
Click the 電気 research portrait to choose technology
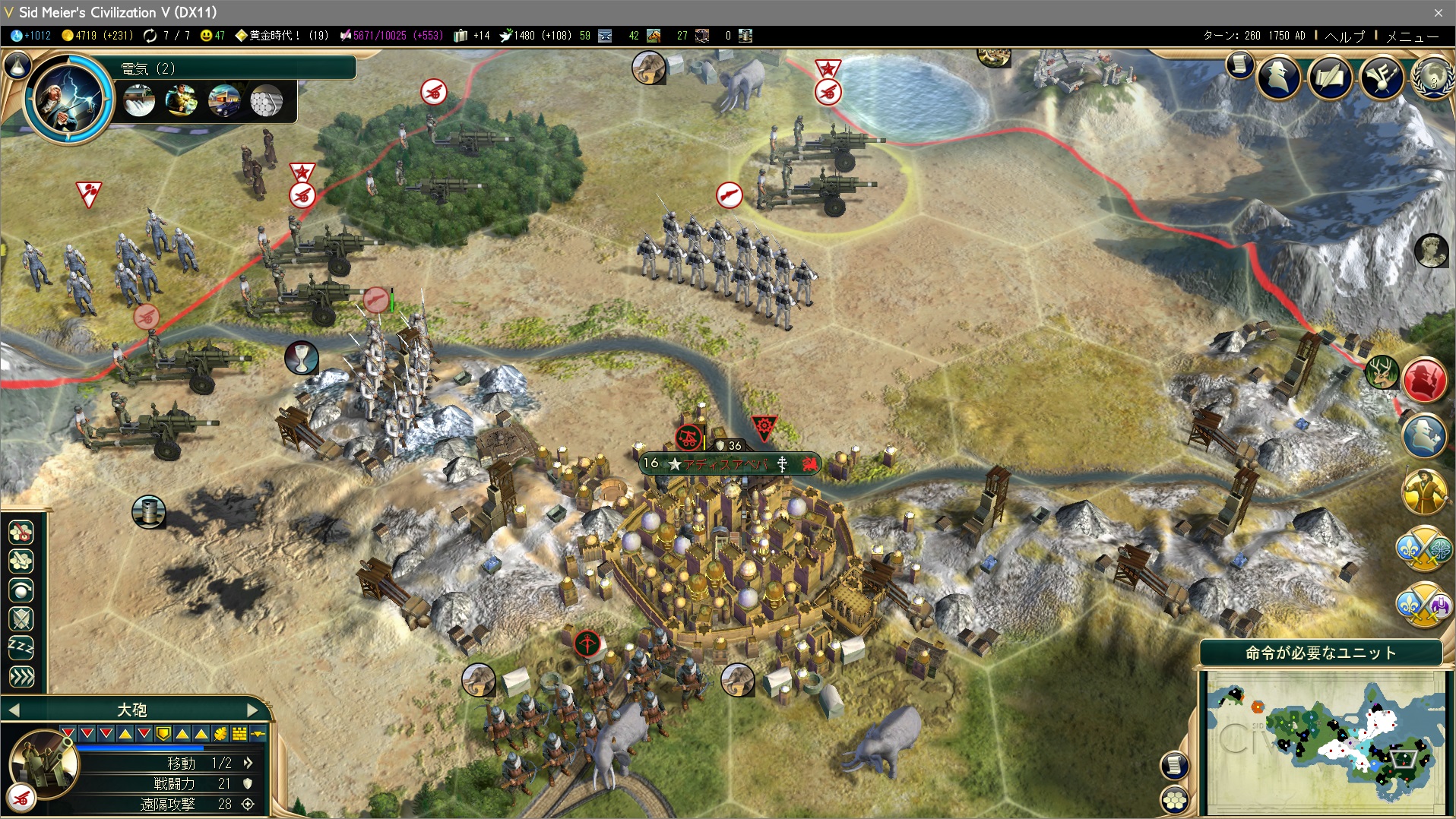68,97
